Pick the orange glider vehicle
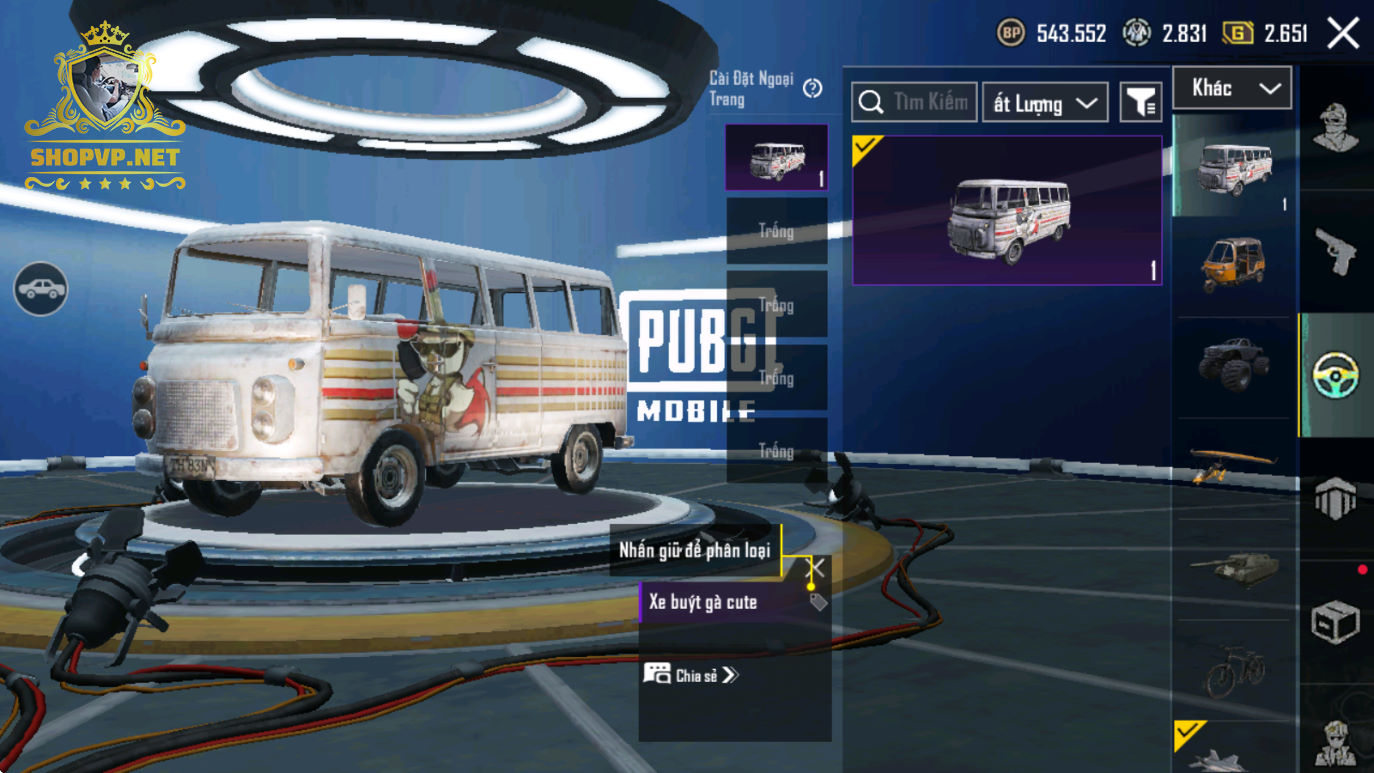1374x773 pixels. [x=1233, y=464]
